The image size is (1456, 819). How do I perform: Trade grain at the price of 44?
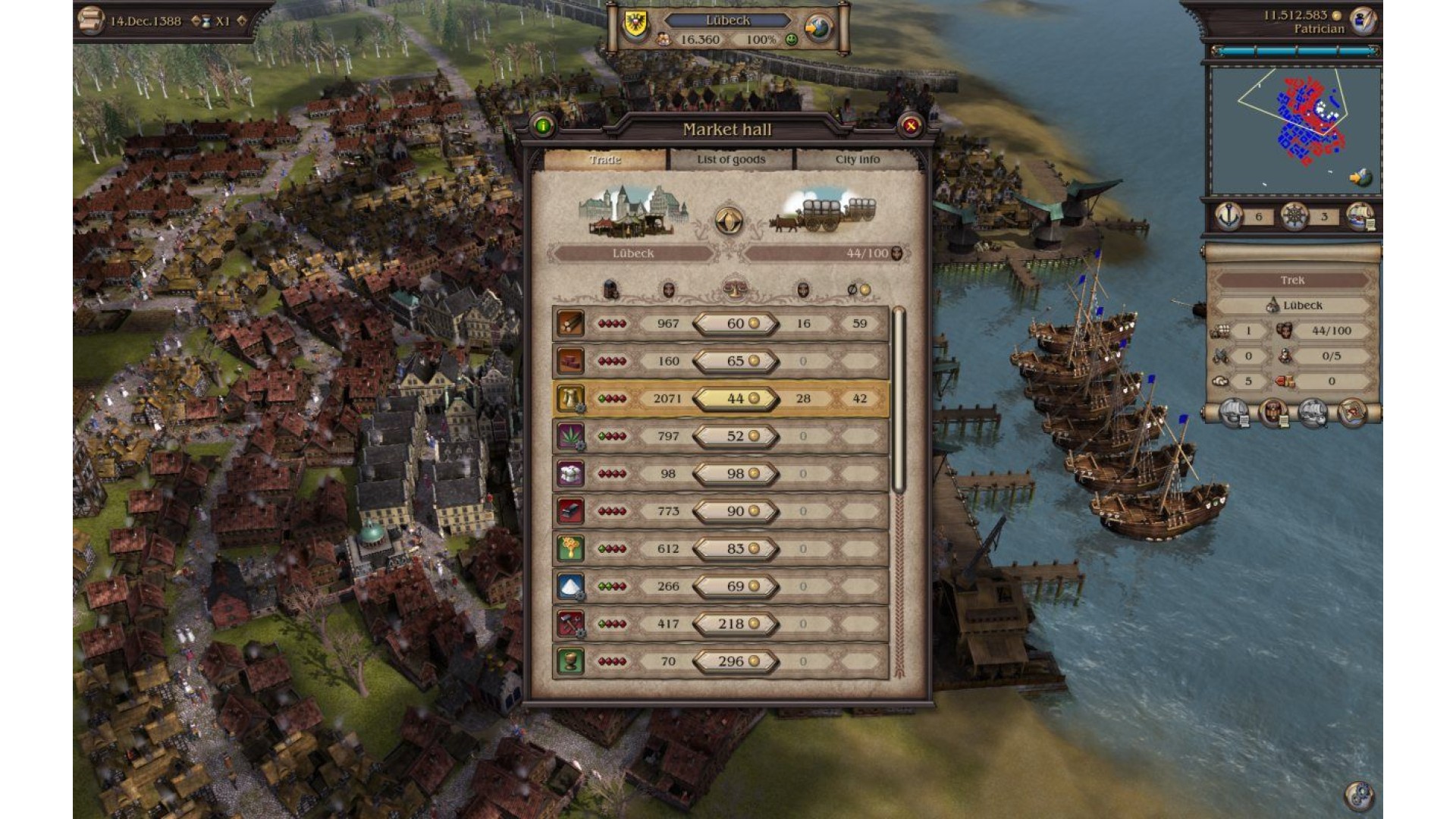click(x=736, y=399)
